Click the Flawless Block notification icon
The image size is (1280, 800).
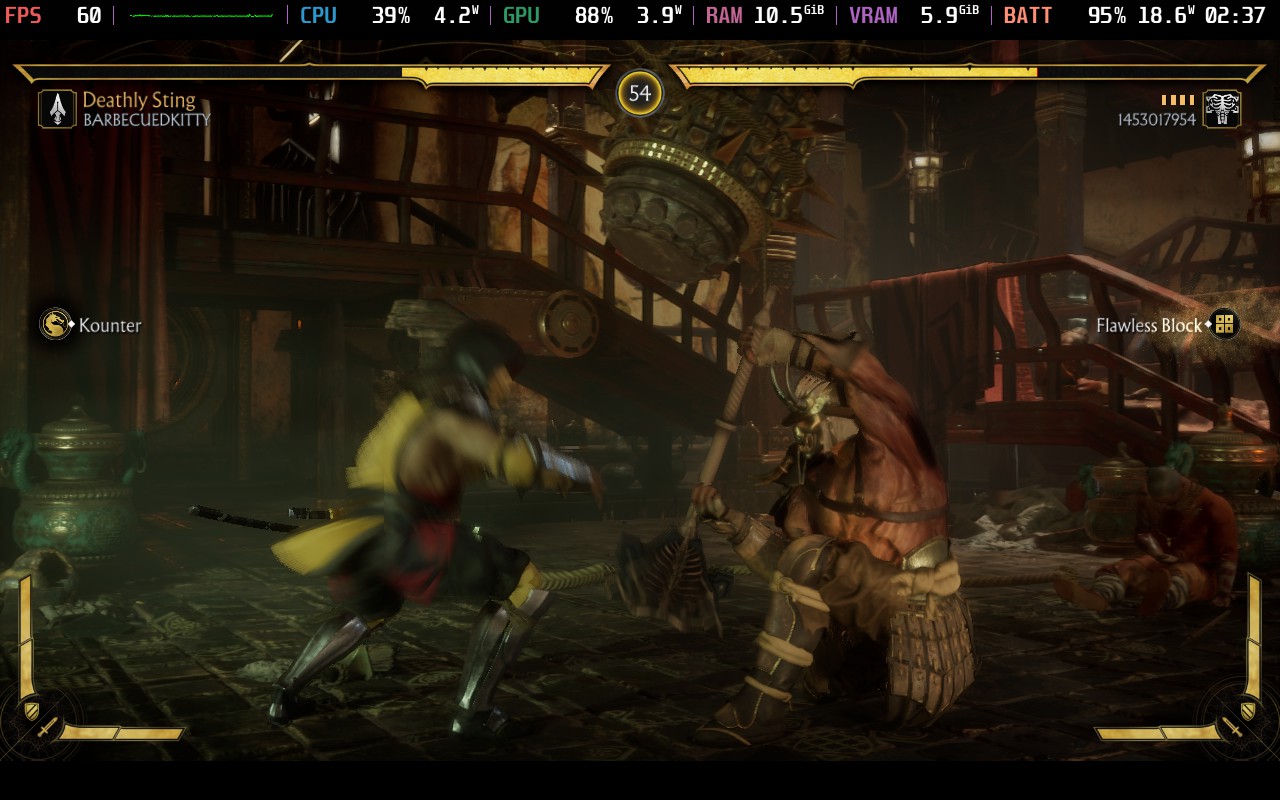[x=1224, y=324]
